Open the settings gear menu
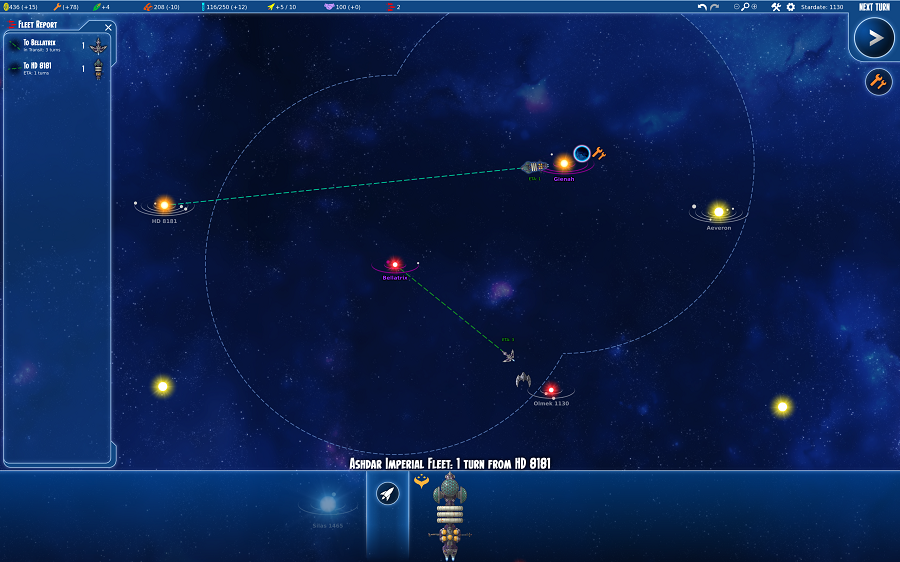 click(x=790, y=7)
